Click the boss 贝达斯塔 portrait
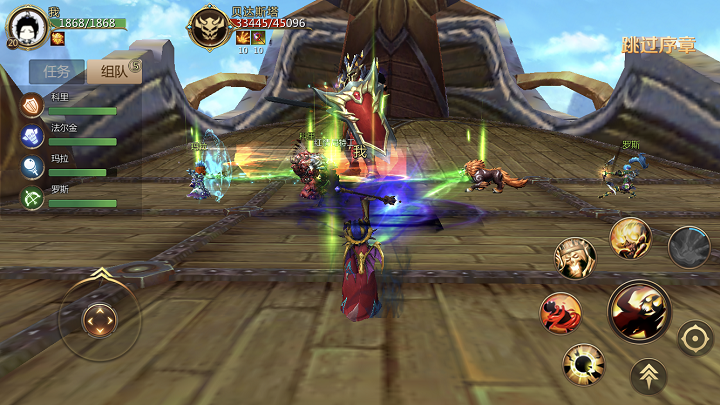 point(210,27)
